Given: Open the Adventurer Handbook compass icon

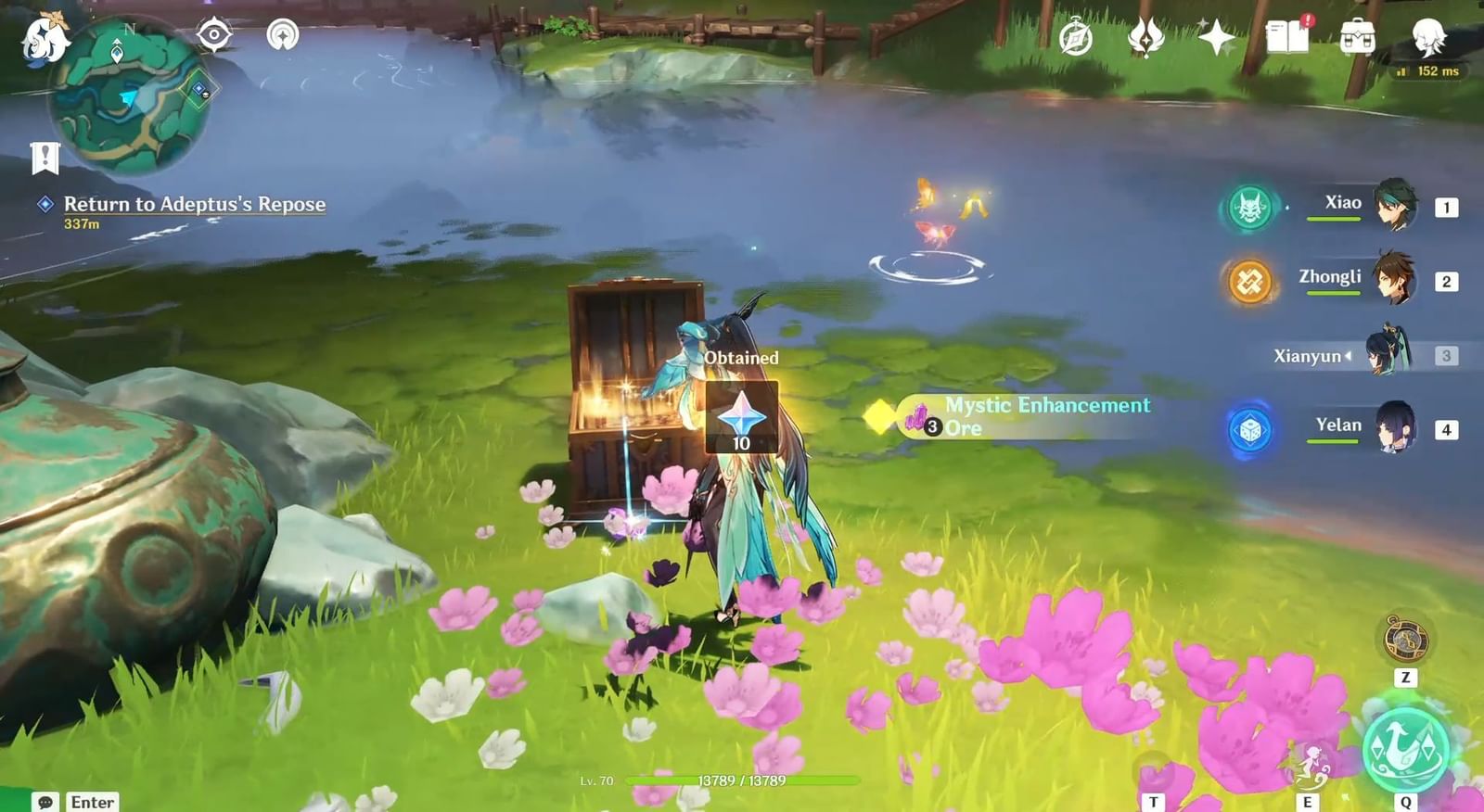Looking at the screenshot, I should (x=1076, y=37).
